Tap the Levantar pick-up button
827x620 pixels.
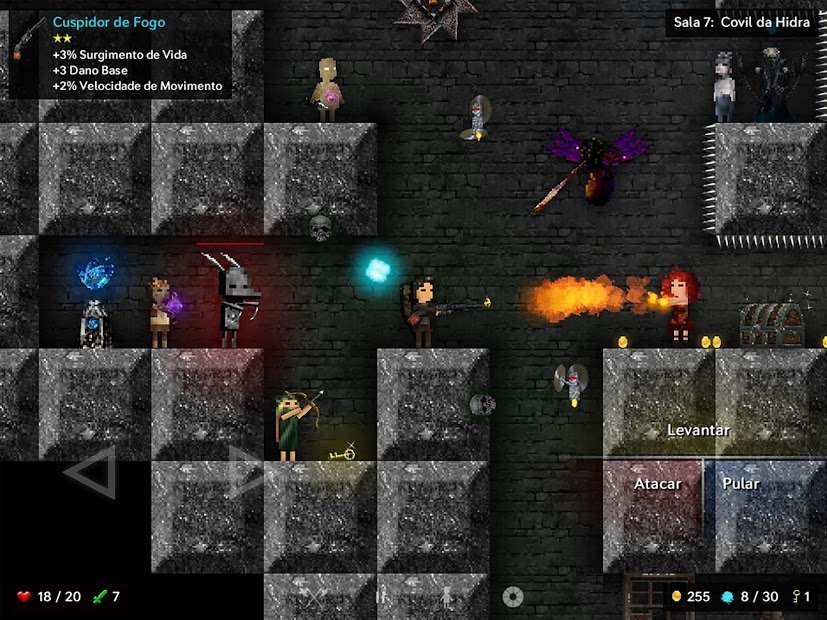(x=699, y=430)
